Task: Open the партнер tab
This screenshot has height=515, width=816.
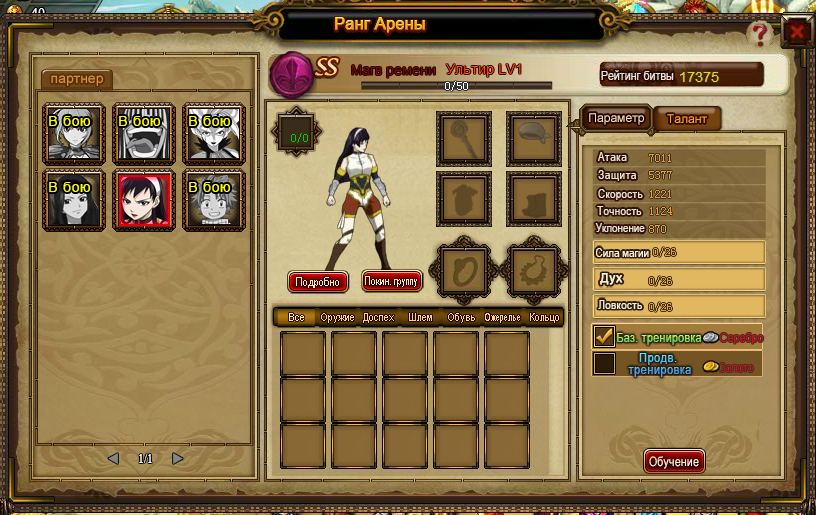Action: coord(77,79)
